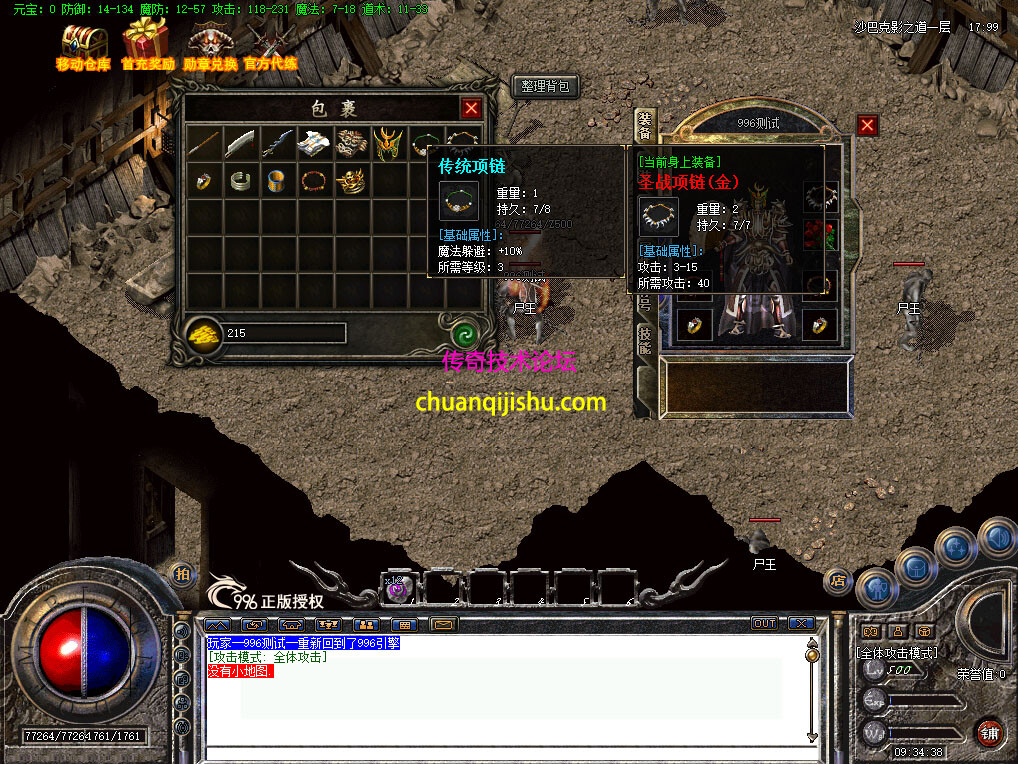The height and width of the screenshot is (764, 1018).
Task: Switch to the 技能 skills tab
Action: 645,340
